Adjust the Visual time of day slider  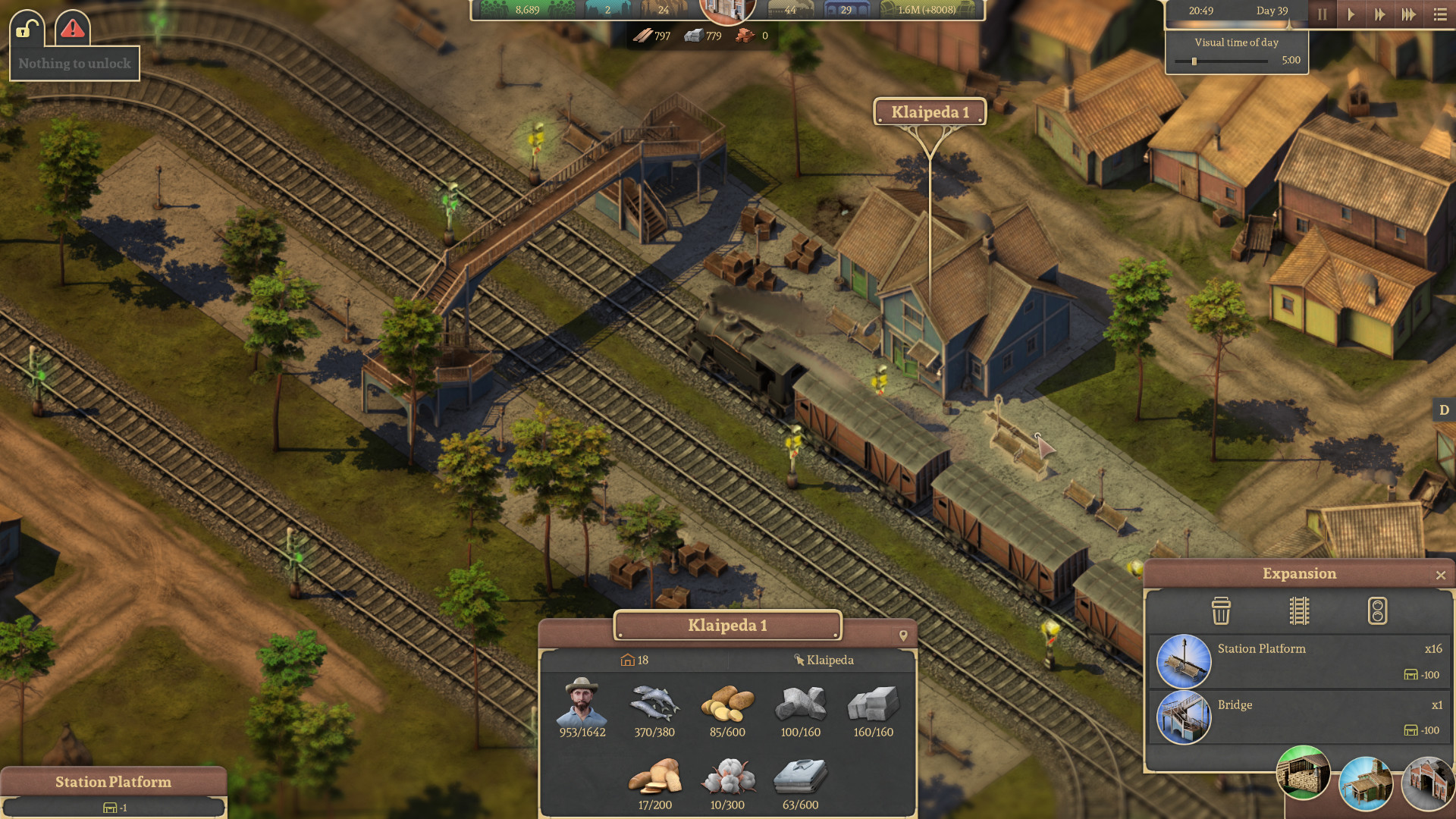pos(1194,61)
